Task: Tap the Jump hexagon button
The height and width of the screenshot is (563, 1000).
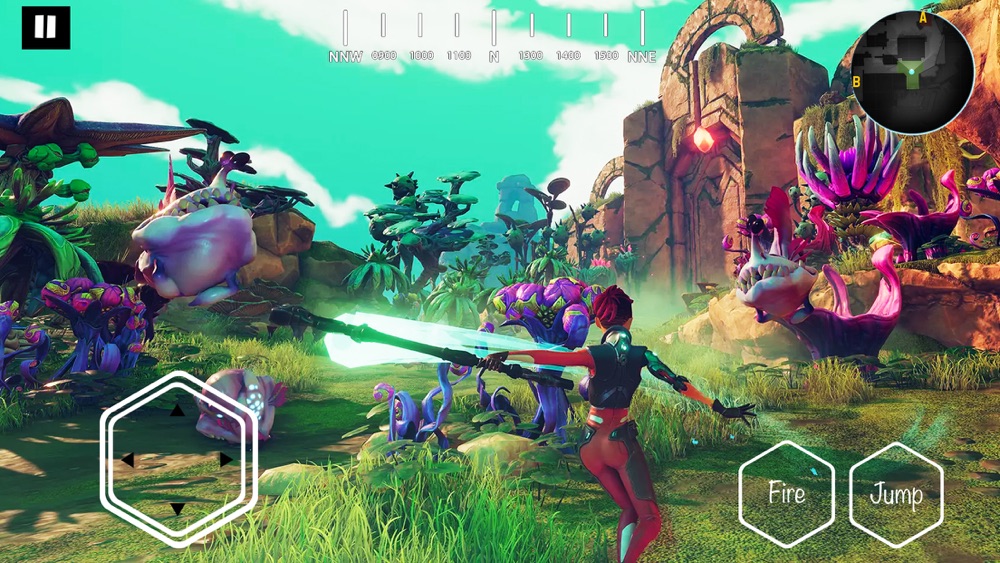Action: click(896, 494)
